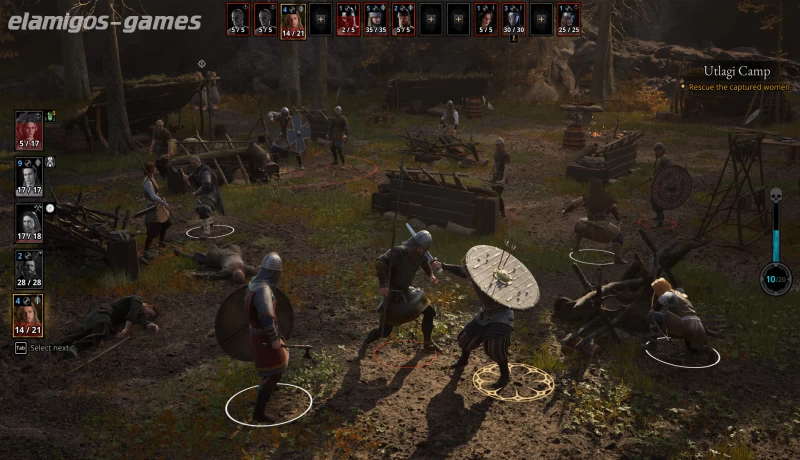Pick the party portrait showing 28/28 health

point(29,266)
